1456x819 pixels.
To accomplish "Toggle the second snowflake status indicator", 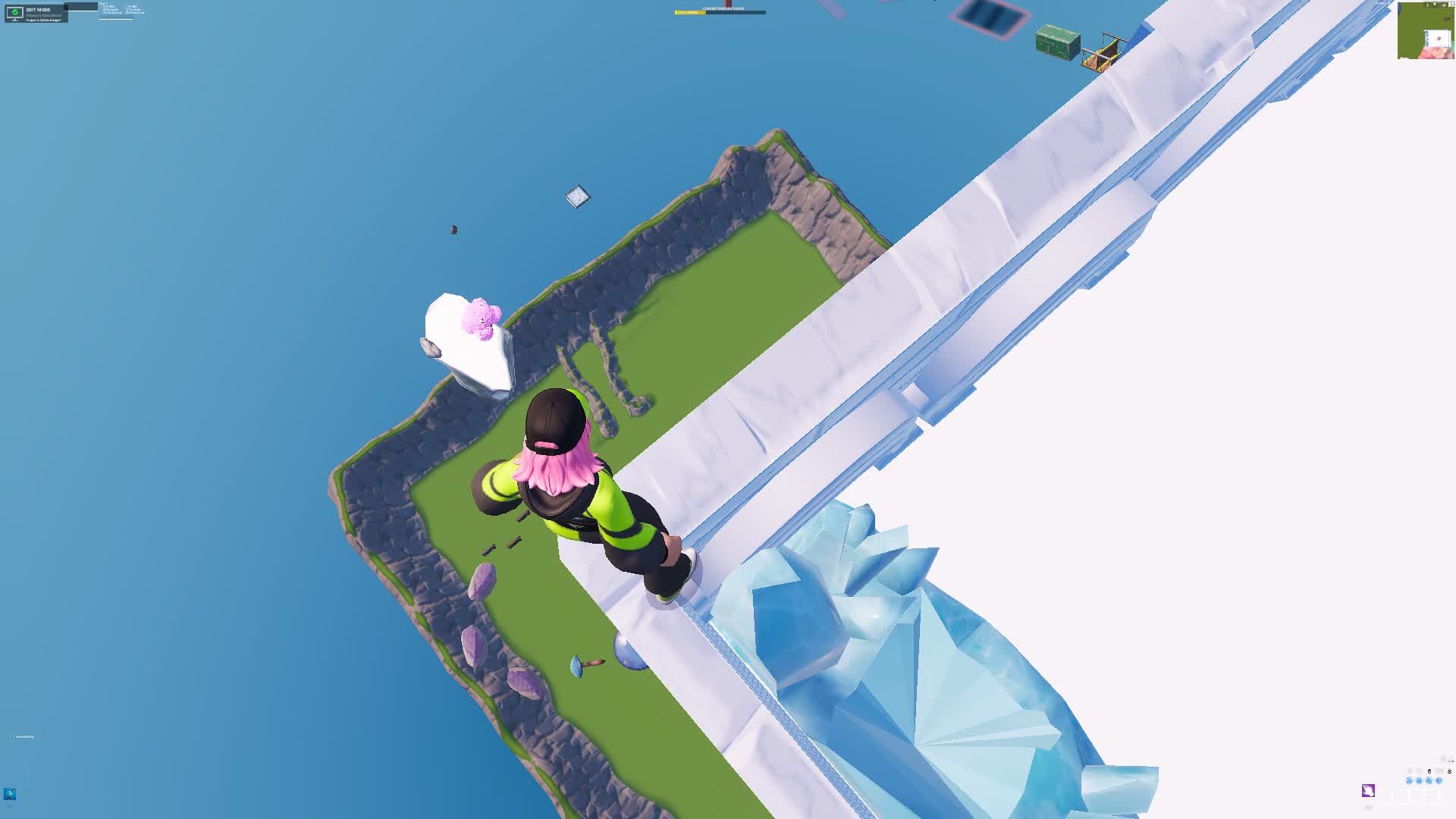I will point(1419,780).
